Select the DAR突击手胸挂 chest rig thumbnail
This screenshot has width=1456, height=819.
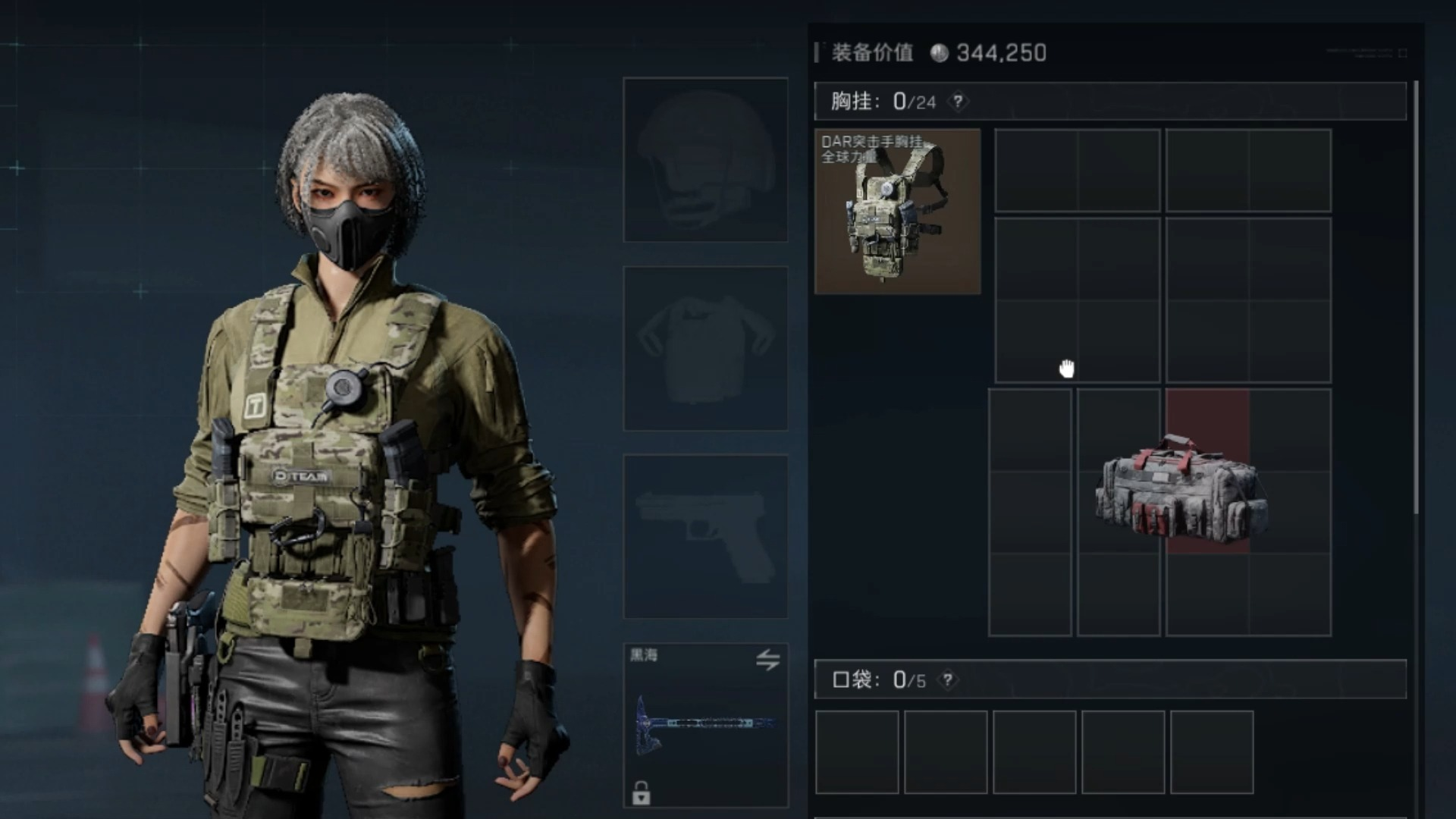tap(898, 211)
